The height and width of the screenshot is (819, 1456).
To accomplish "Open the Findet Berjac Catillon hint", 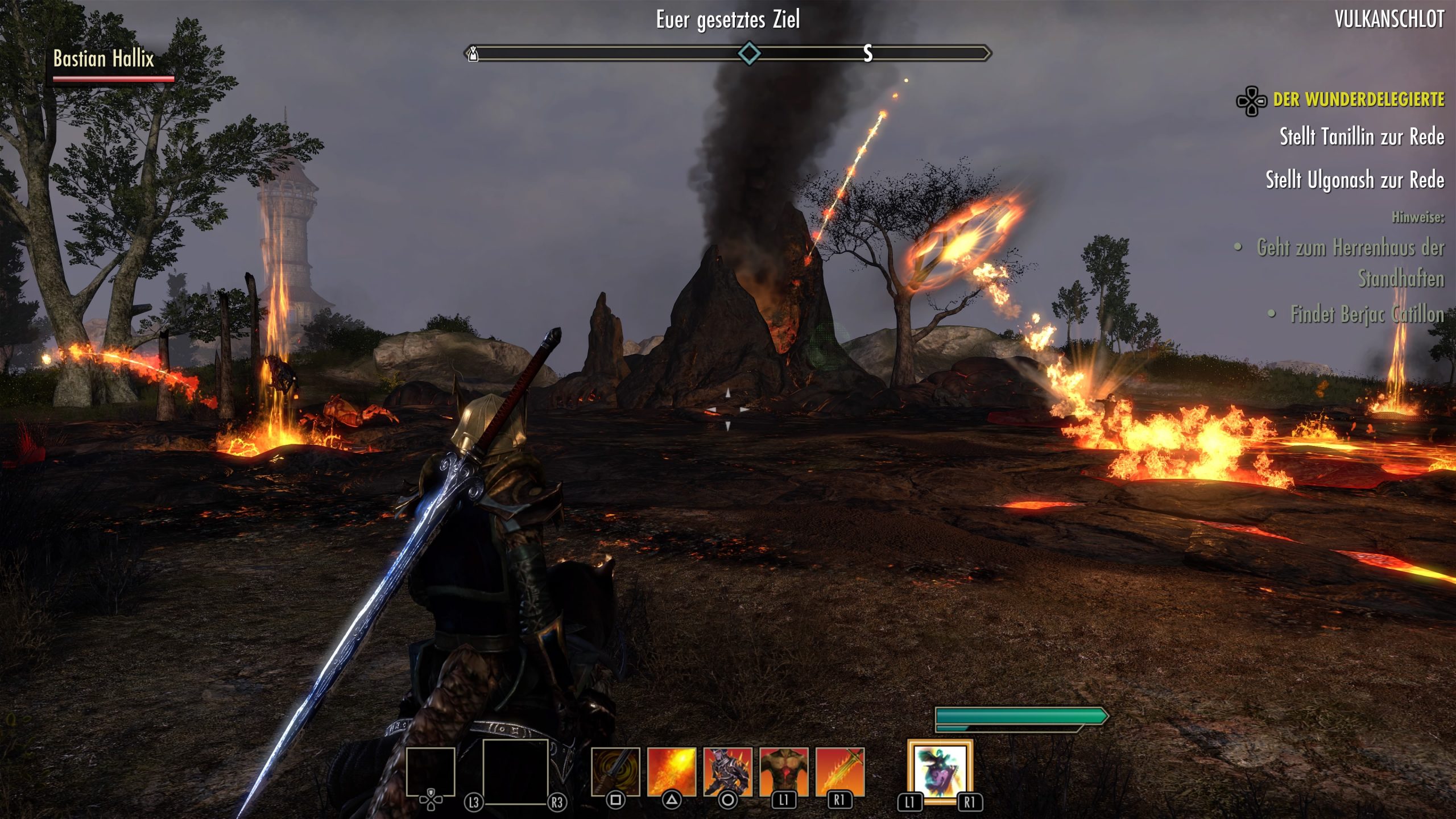I will [1367, 315].
